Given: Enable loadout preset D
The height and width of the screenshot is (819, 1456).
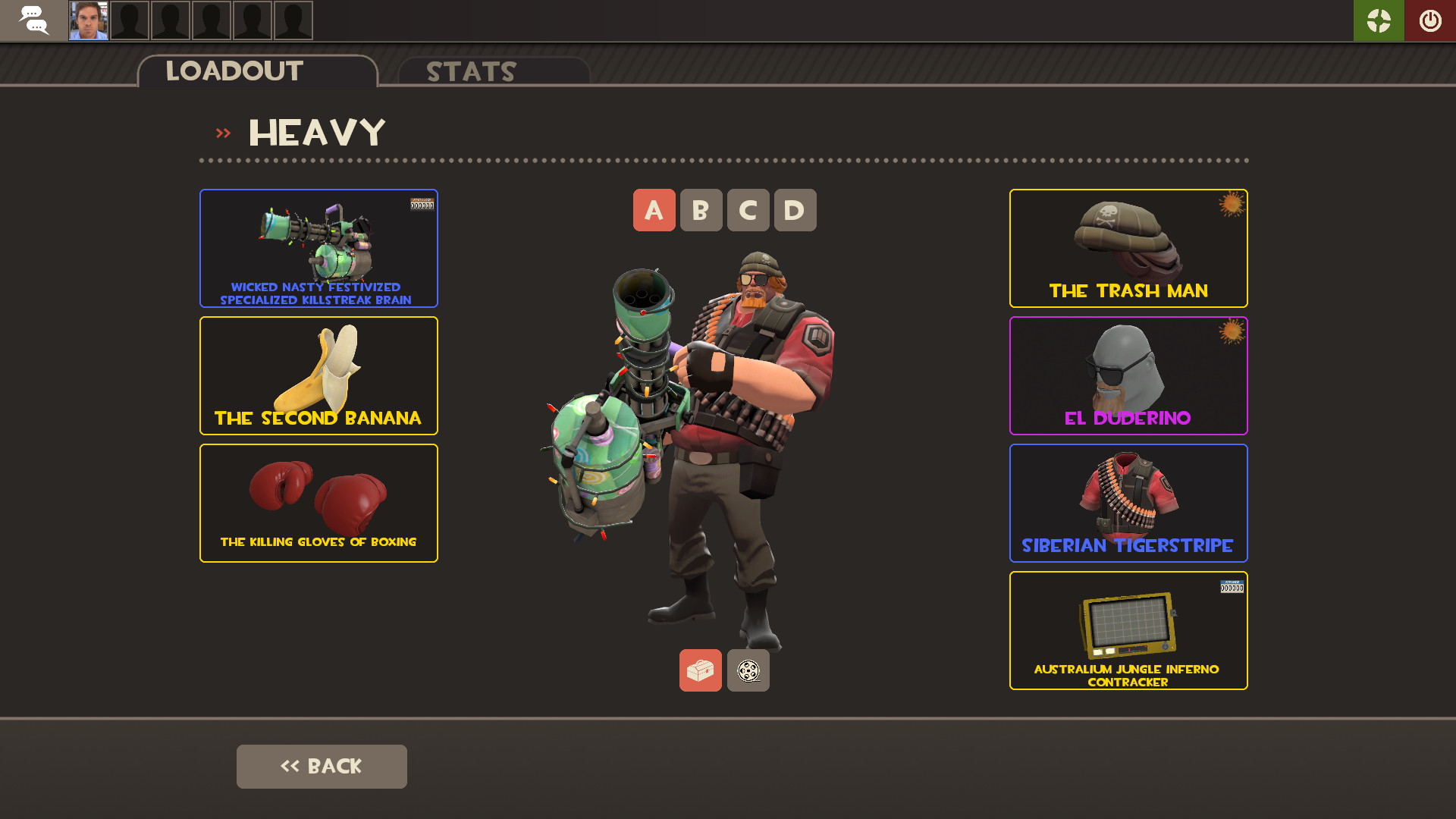Looking at the screenshot, I should point(795,210).
